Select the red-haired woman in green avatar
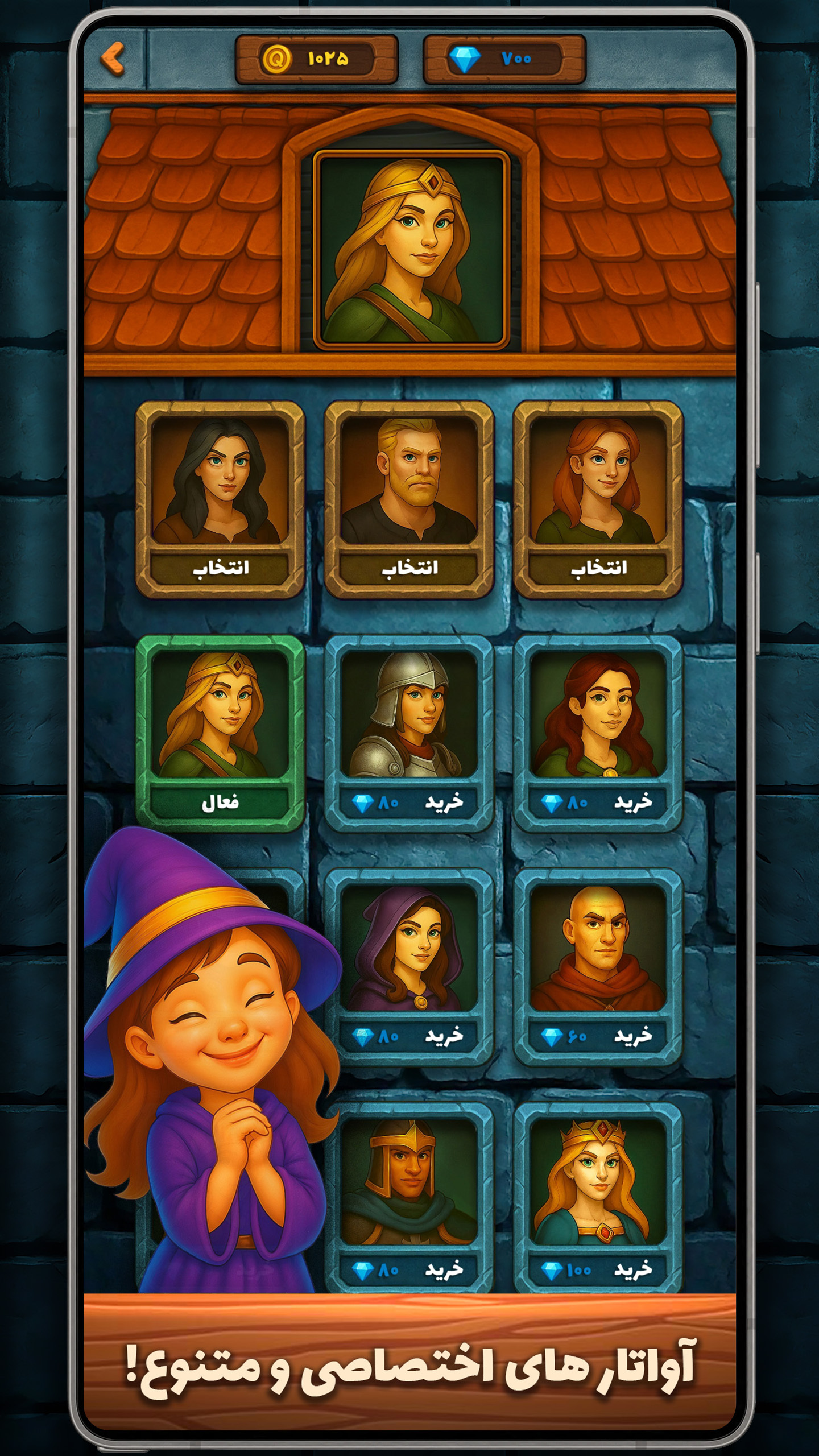819x1456 pixels. pyautogui.click(x=598, y=567)
